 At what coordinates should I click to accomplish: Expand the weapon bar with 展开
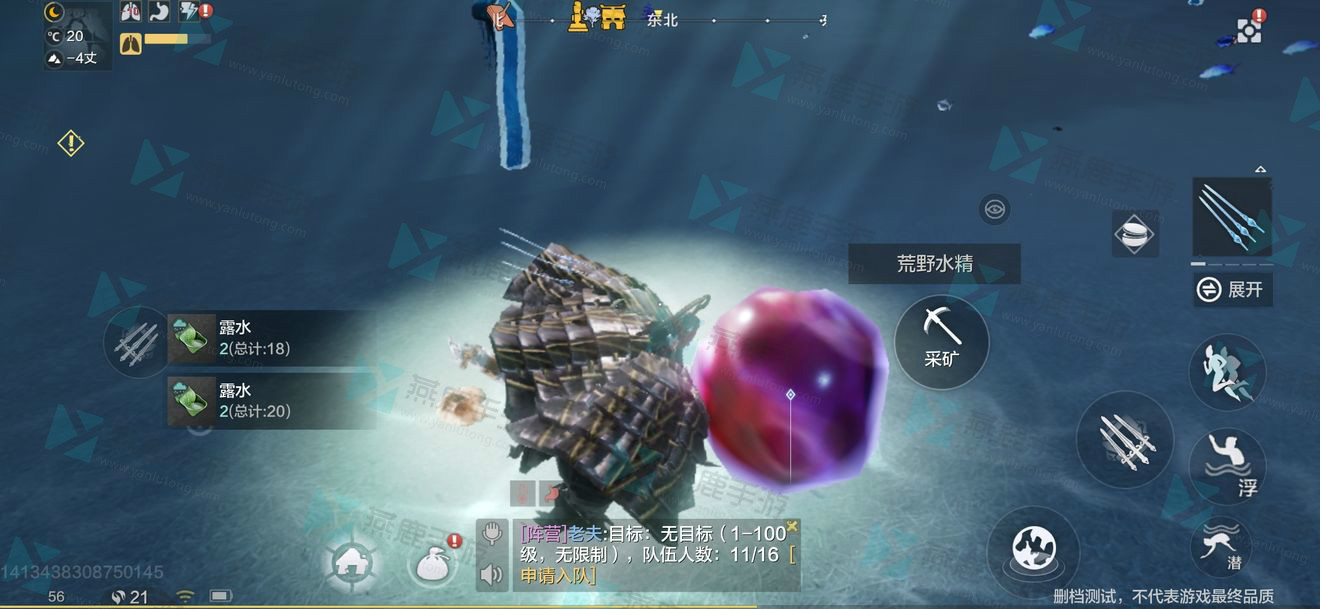(x=1233, y=290)
